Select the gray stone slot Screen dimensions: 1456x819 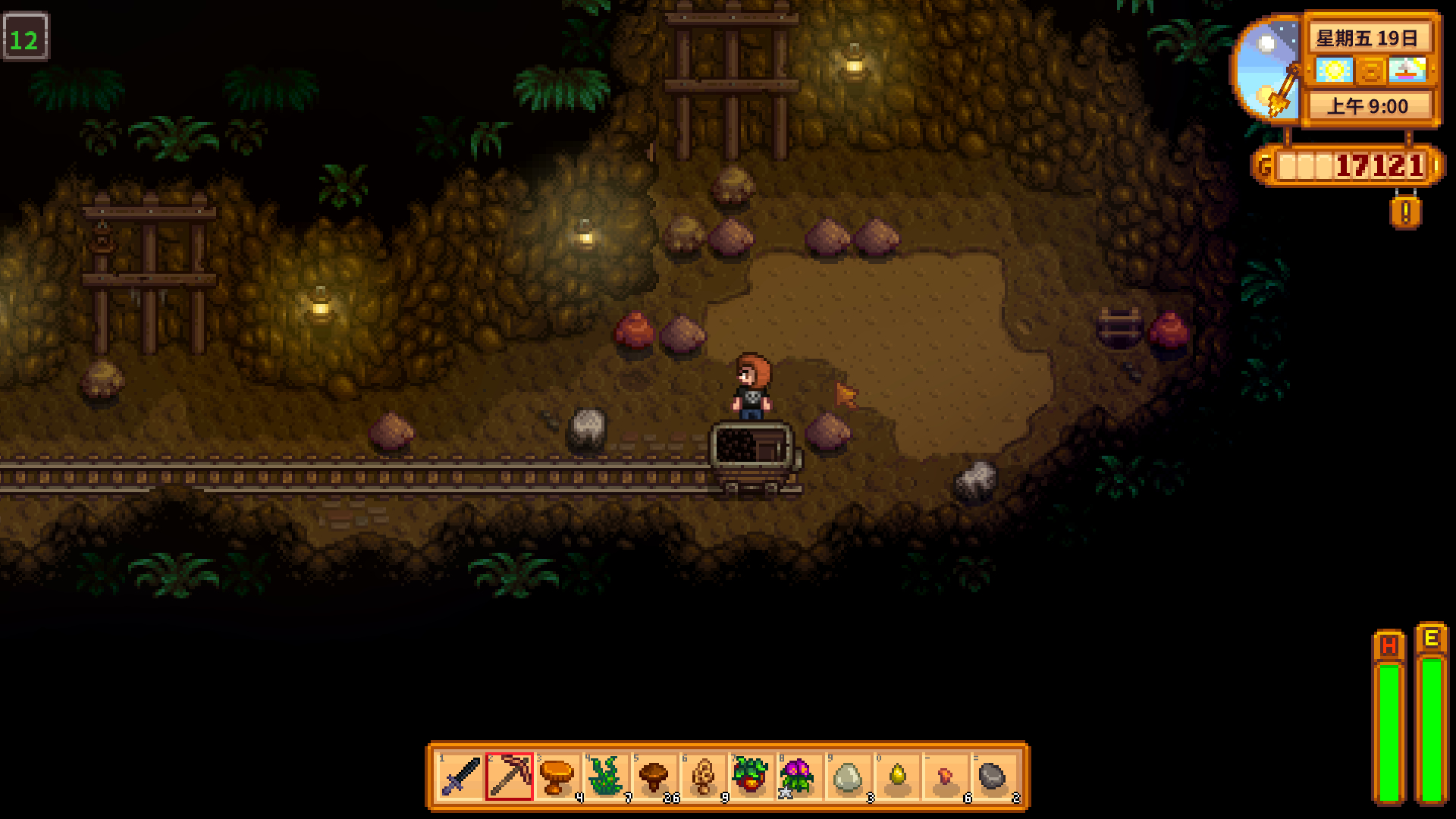(993, 777)
